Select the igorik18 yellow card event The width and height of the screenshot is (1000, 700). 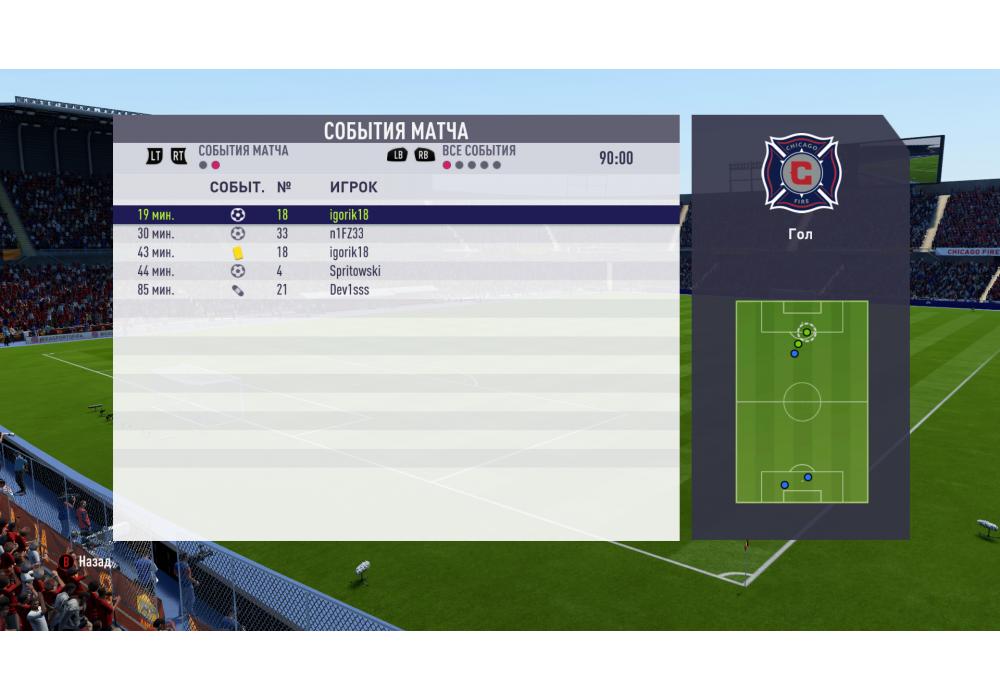click(395, 252)
